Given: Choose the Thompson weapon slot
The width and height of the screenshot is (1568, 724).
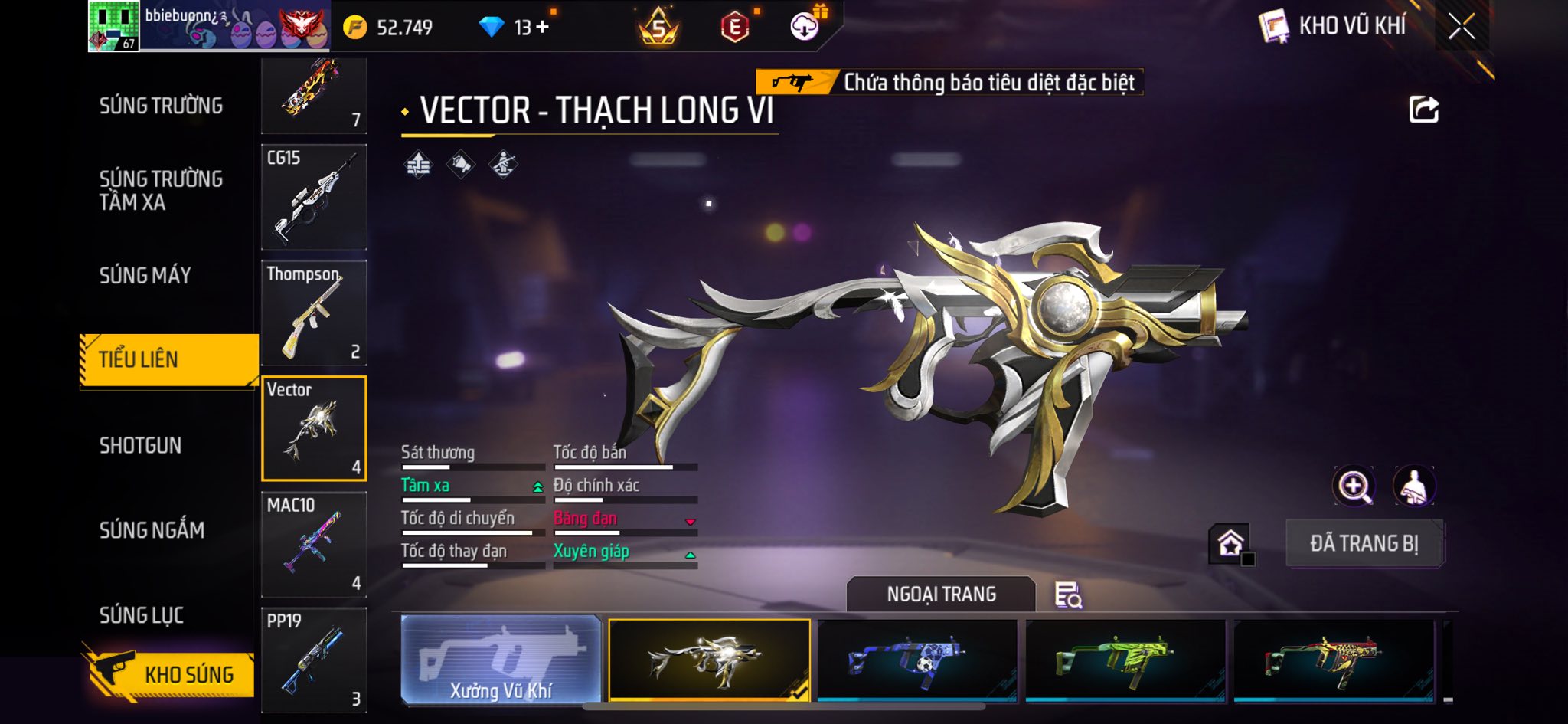Looking at the screenshot, I should click(314, 313).
